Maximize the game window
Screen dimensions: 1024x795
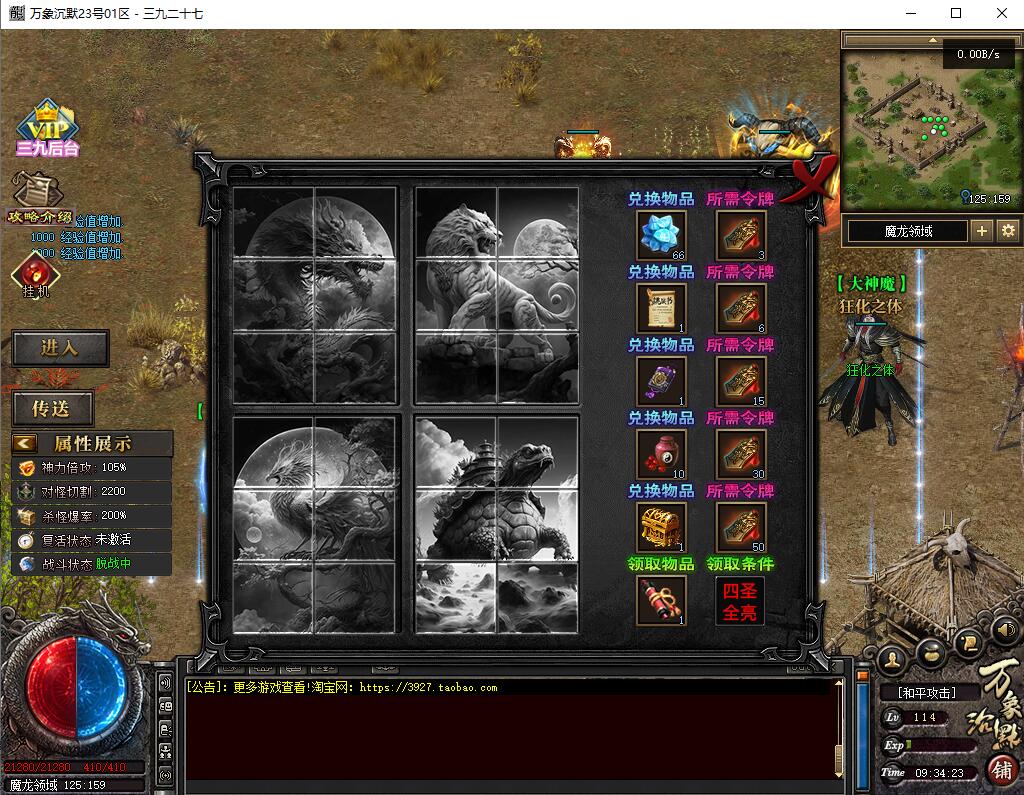pyautogui.click(x=956, y=13)
